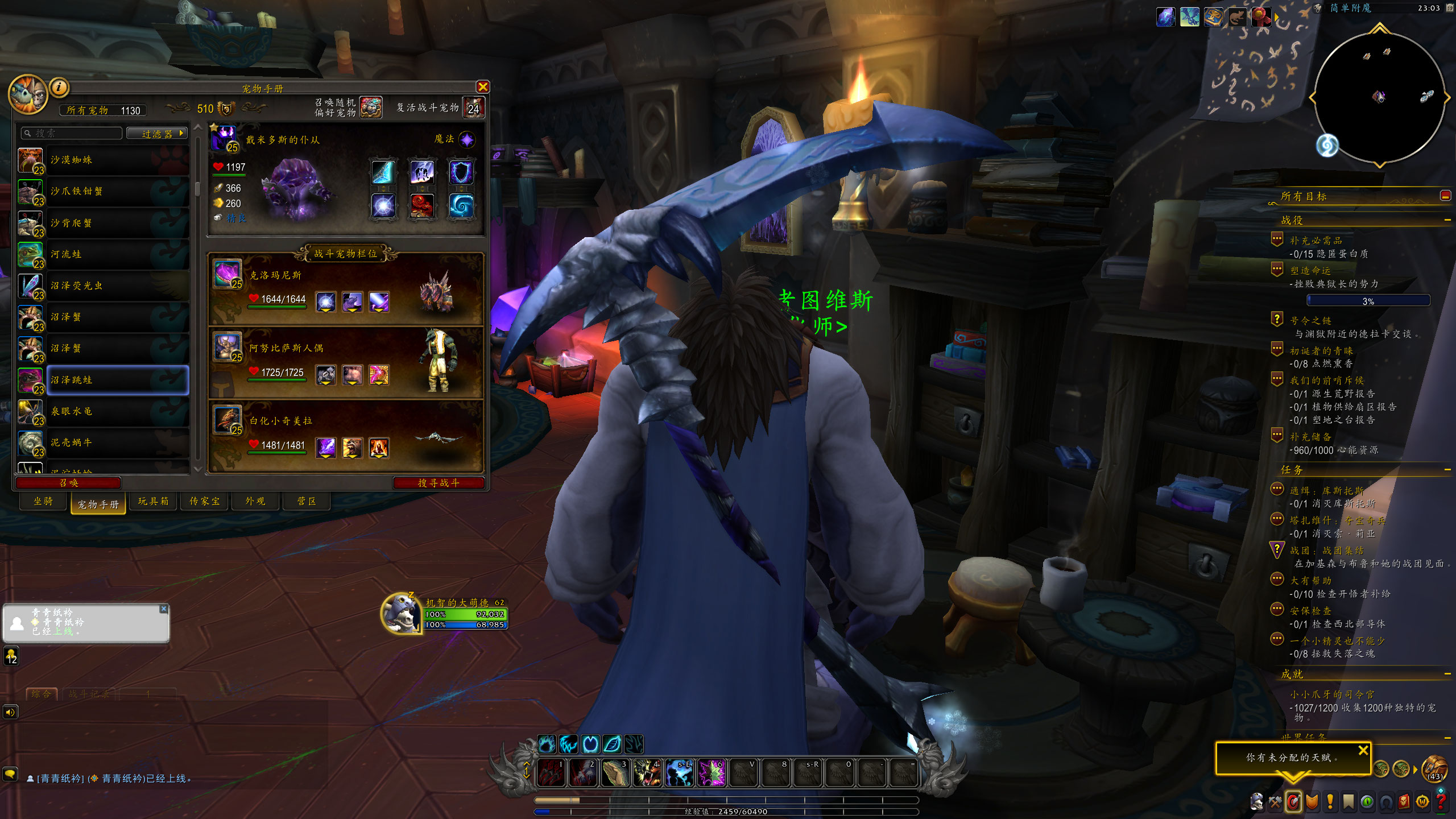The width and height of the screenshot is (1456, 819).
Task: Switch to the 坐骑 mounts tab
Action: pyautogui.click(x=43, y=501)
